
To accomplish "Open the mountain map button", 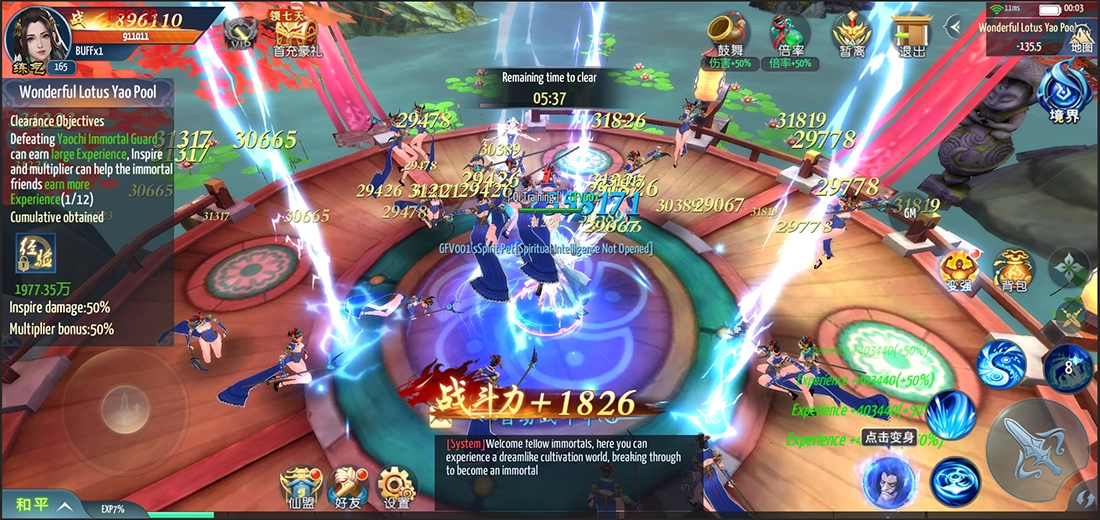I will point(1081,38).
